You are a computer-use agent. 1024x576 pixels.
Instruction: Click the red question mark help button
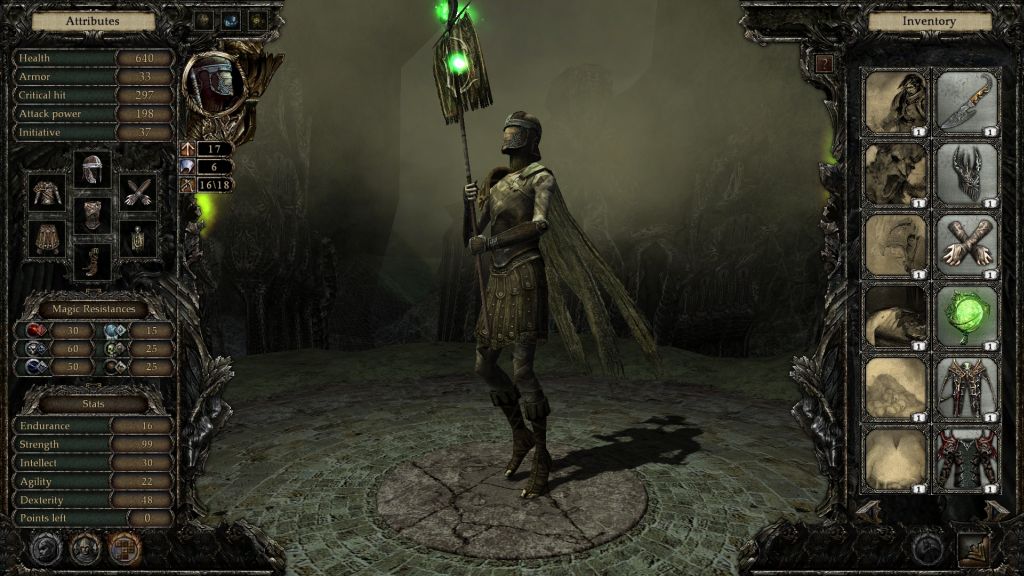825,63
